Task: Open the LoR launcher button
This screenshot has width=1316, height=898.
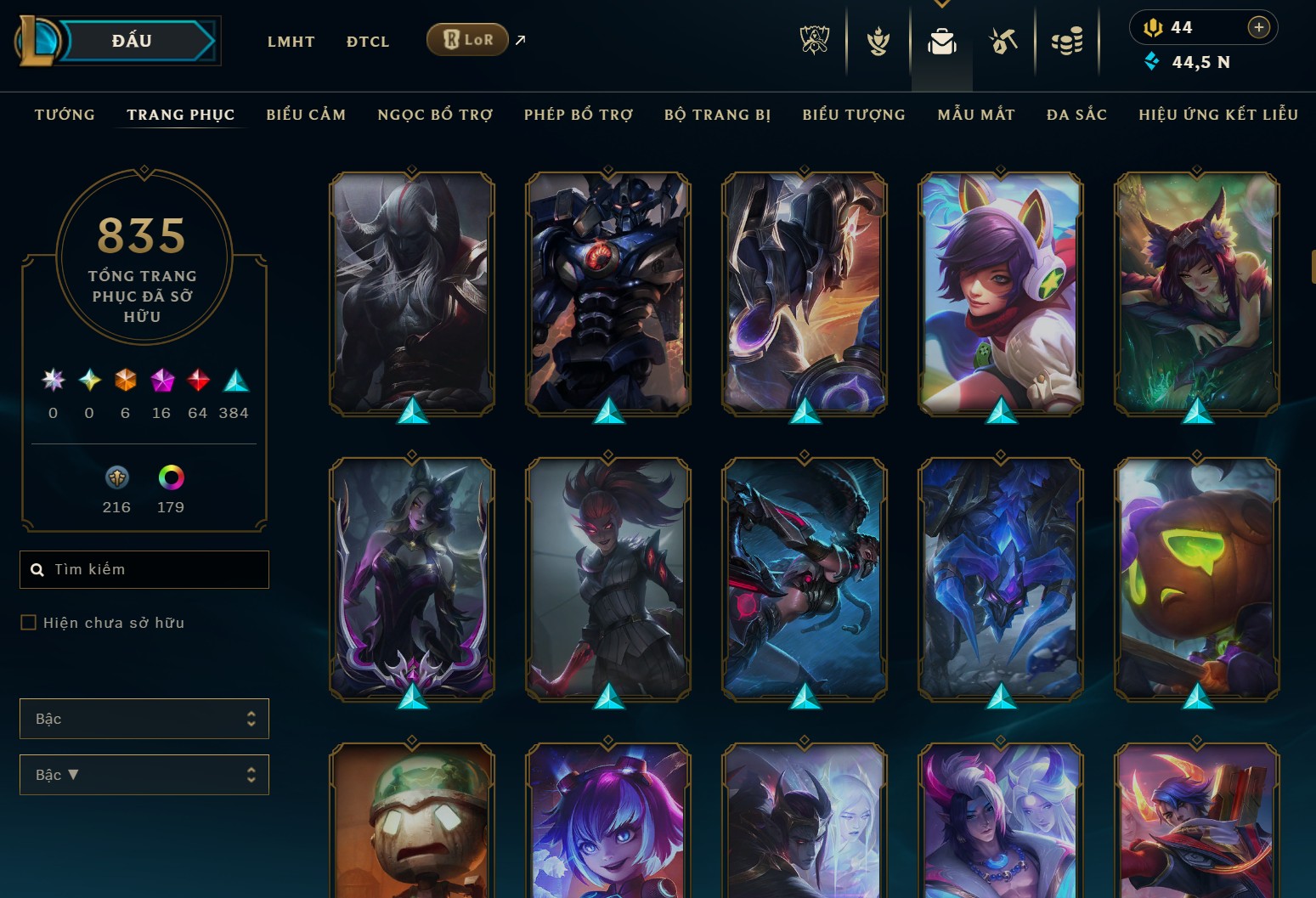Action: (x=466, y=39)
